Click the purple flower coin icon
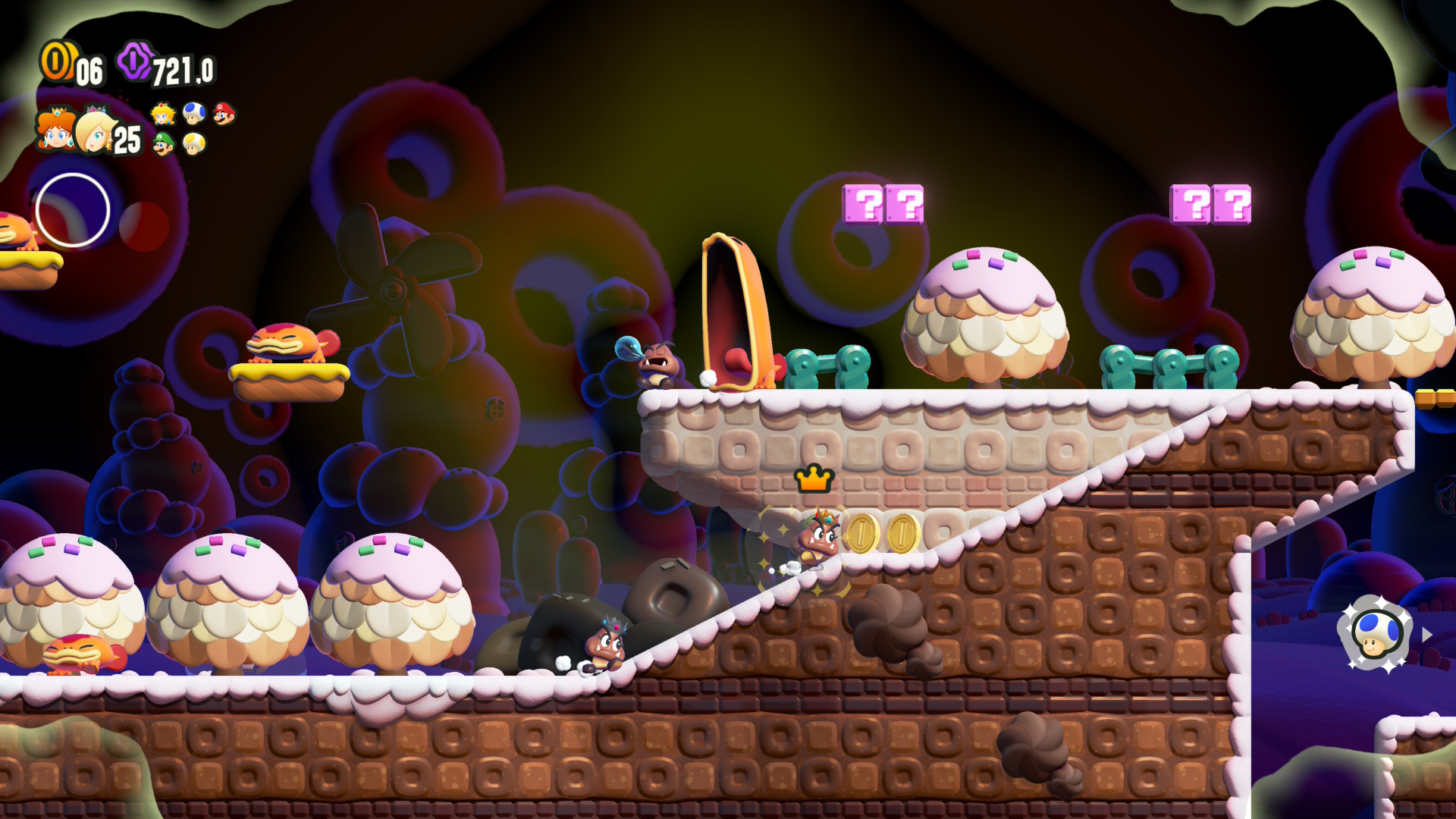This screenshot has width=1456, height=819. [135, 61]
